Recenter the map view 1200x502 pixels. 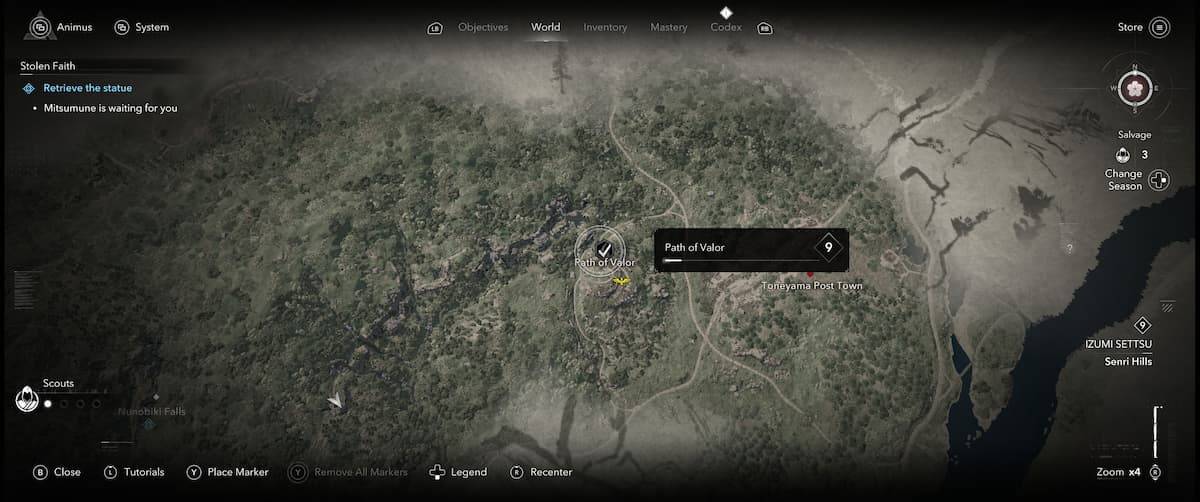click(541, 472)
